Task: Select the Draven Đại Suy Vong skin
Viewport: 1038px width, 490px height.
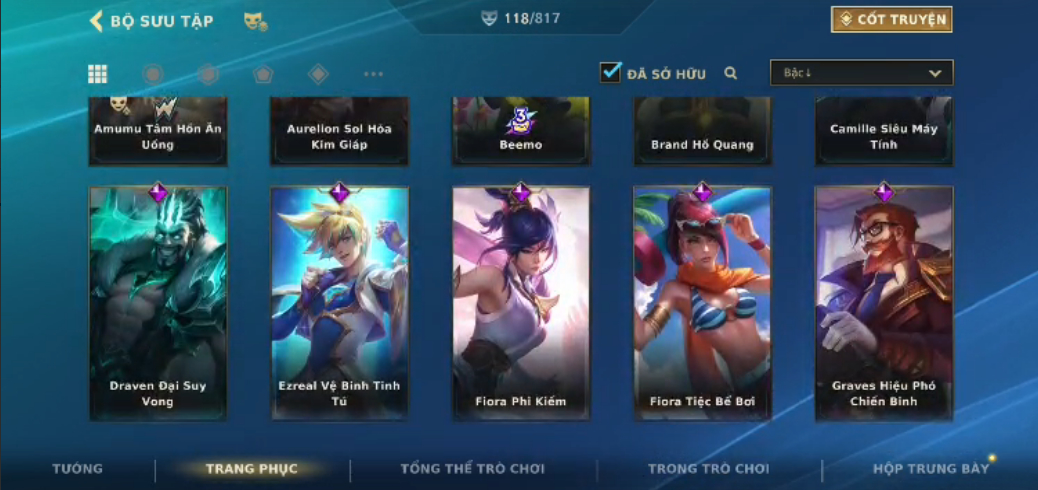Action: [158, 302]
